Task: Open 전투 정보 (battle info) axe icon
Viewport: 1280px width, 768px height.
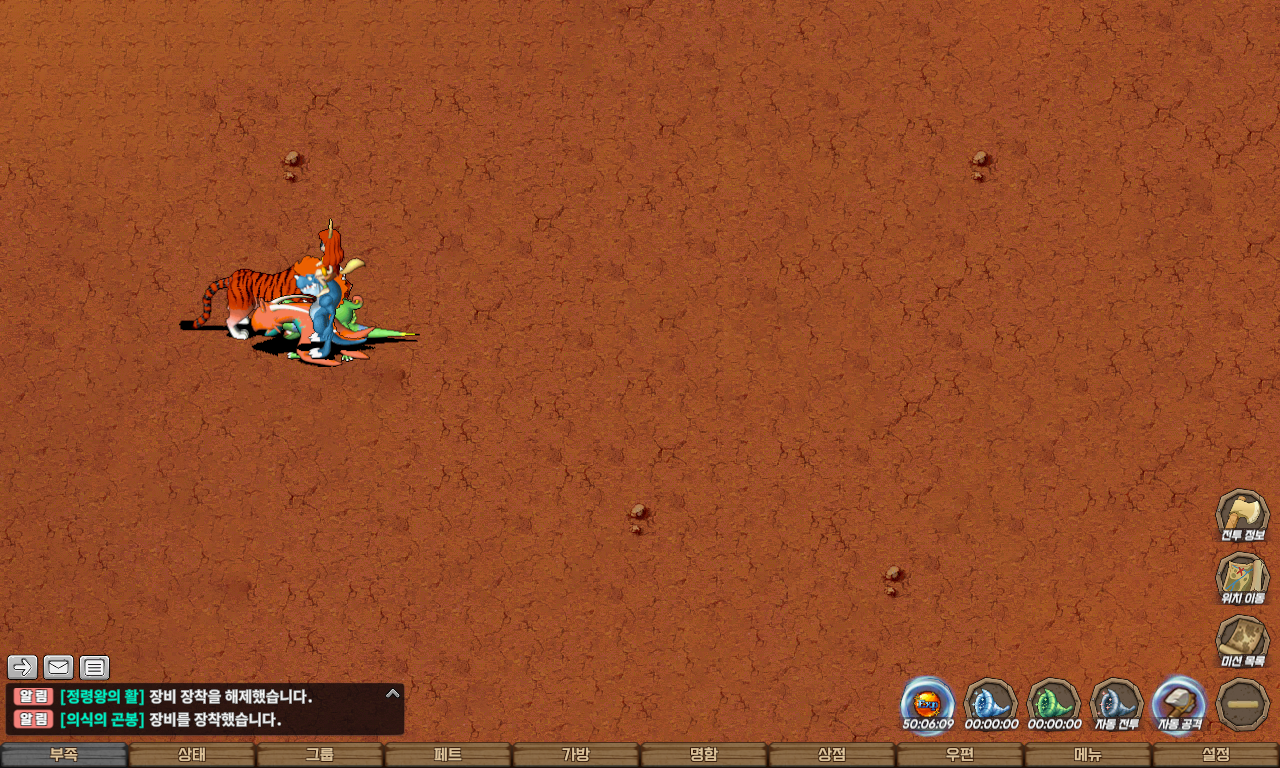Action: (1242, 515)
